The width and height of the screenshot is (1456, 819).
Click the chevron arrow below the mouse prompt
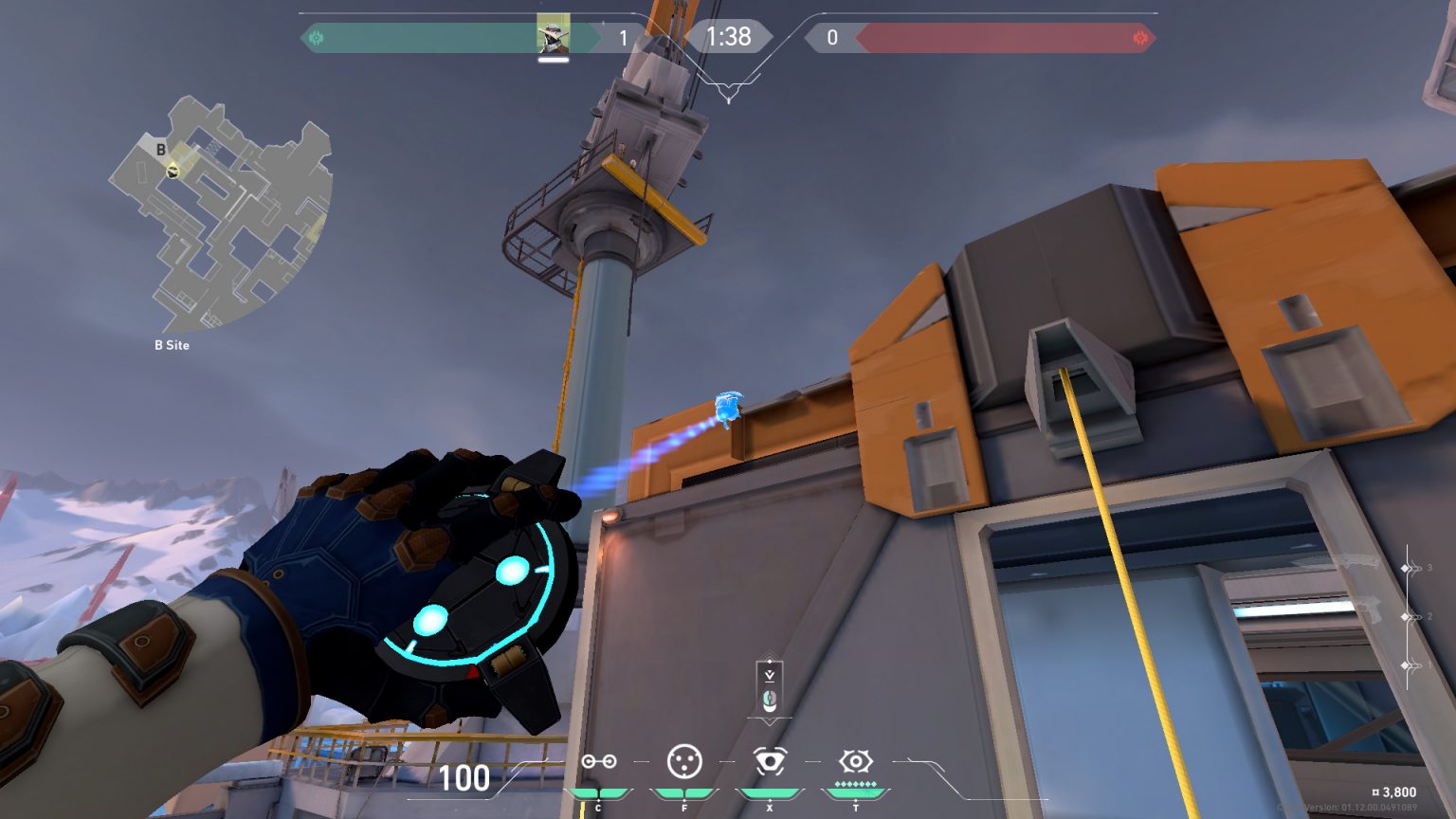click(769, 721)
